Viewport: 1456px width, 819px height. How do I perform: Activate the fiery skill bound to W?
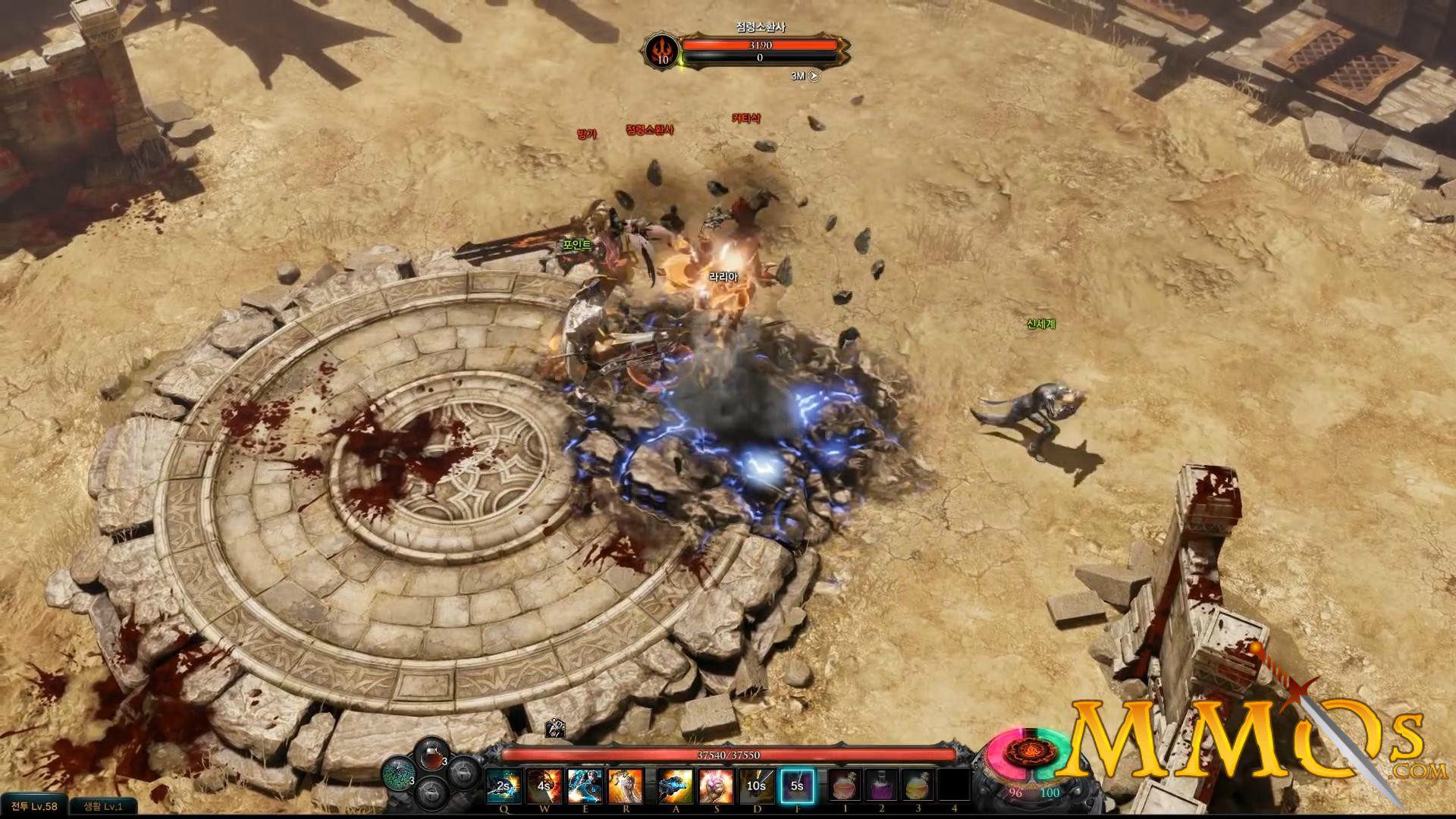pyautogui.click(x=544, y=784)
